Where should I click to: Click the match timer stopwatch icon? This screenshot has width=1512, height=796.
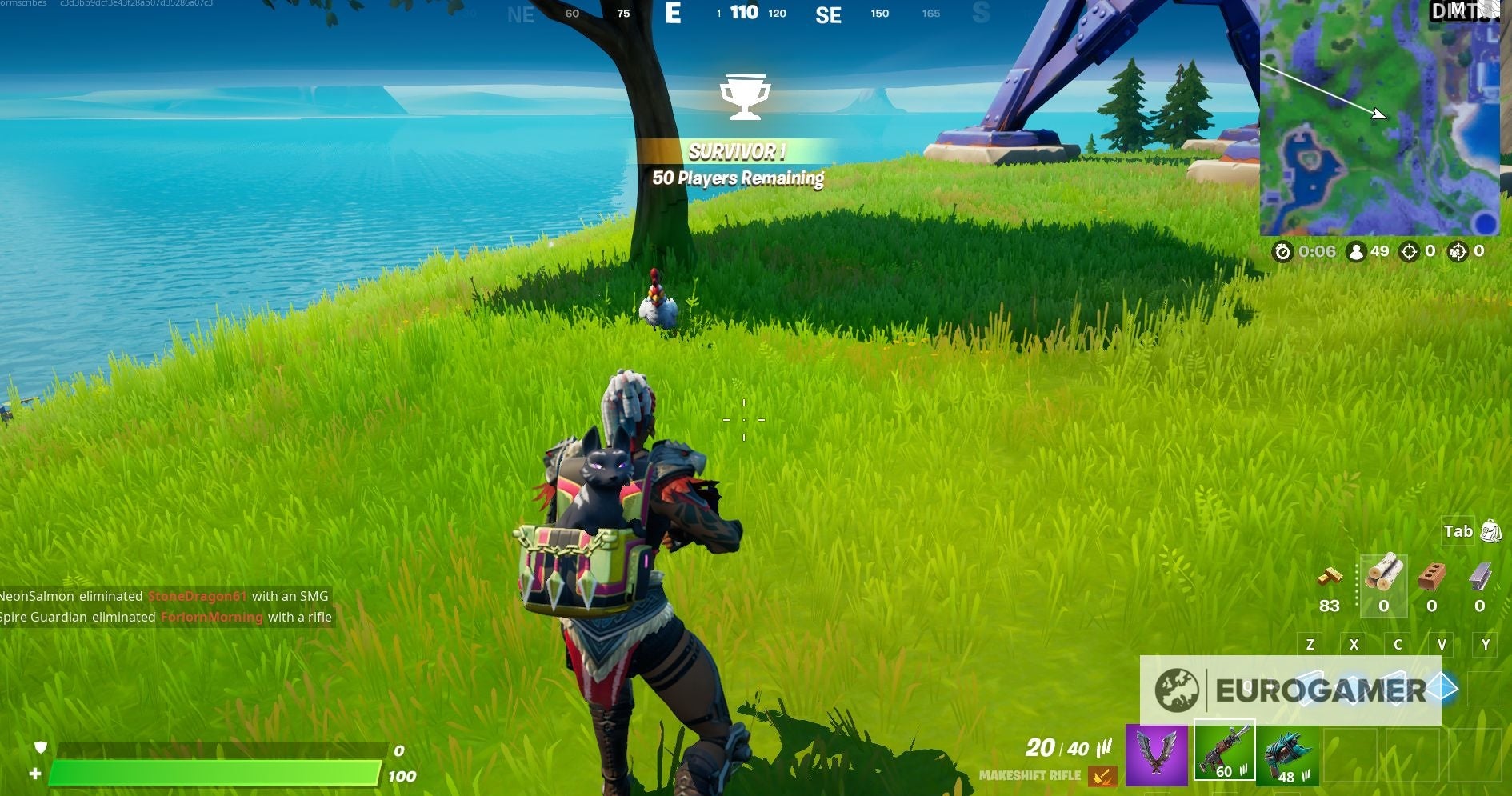coord(1283,252)
